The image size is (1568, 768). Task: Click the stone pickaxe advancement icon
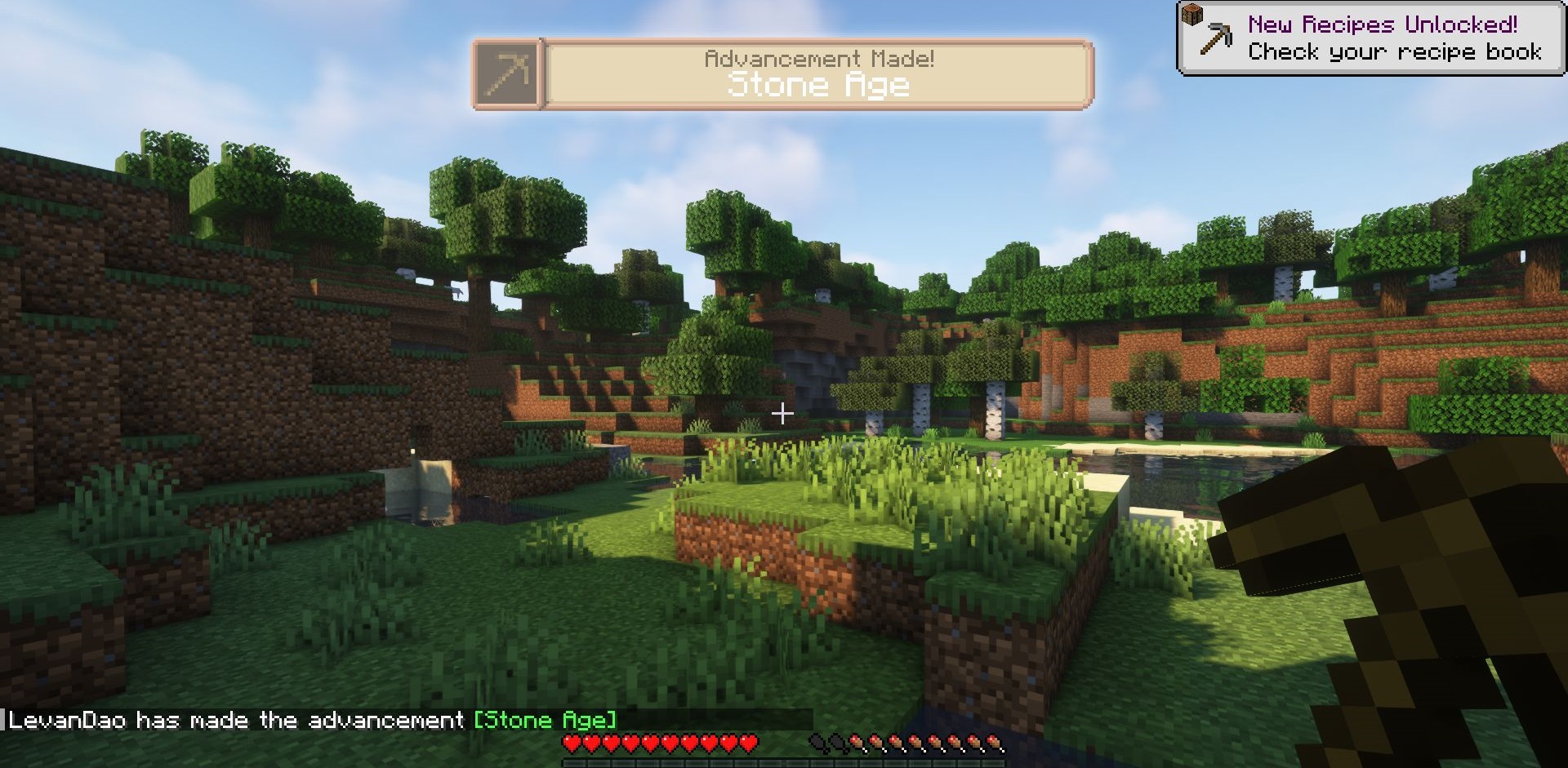[x=507, y=74]
